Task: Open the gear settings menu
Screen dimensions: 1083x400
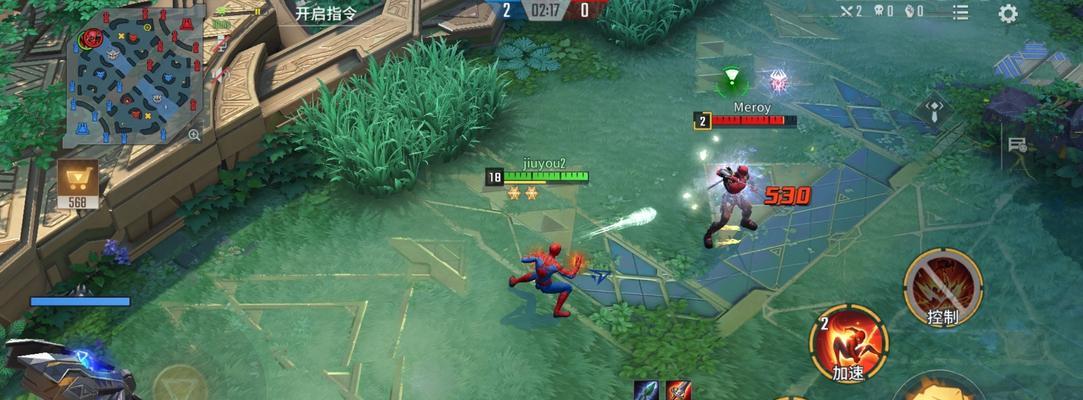Action: [1008, 13]
